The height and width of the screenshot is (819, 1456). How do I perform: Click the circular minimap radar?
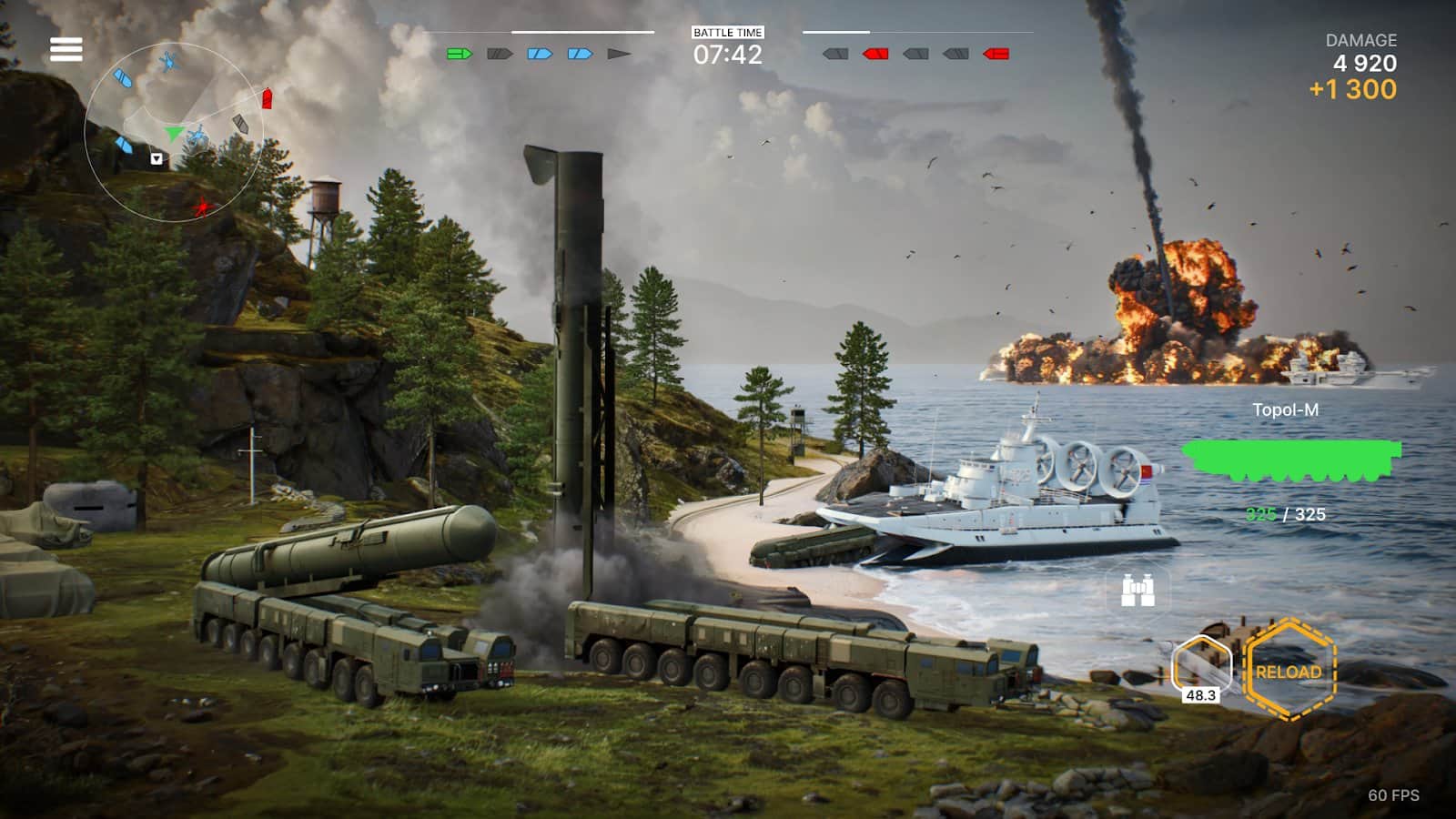[x=173, y=134]
